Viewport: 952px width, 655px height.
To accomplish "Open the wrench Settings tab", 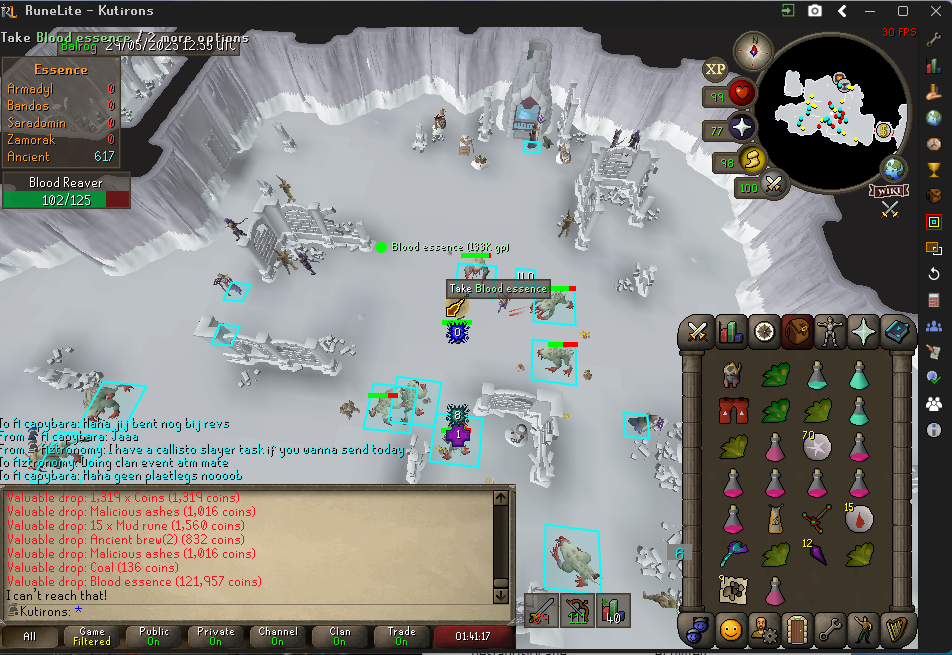I will click(x=830, y=630).
